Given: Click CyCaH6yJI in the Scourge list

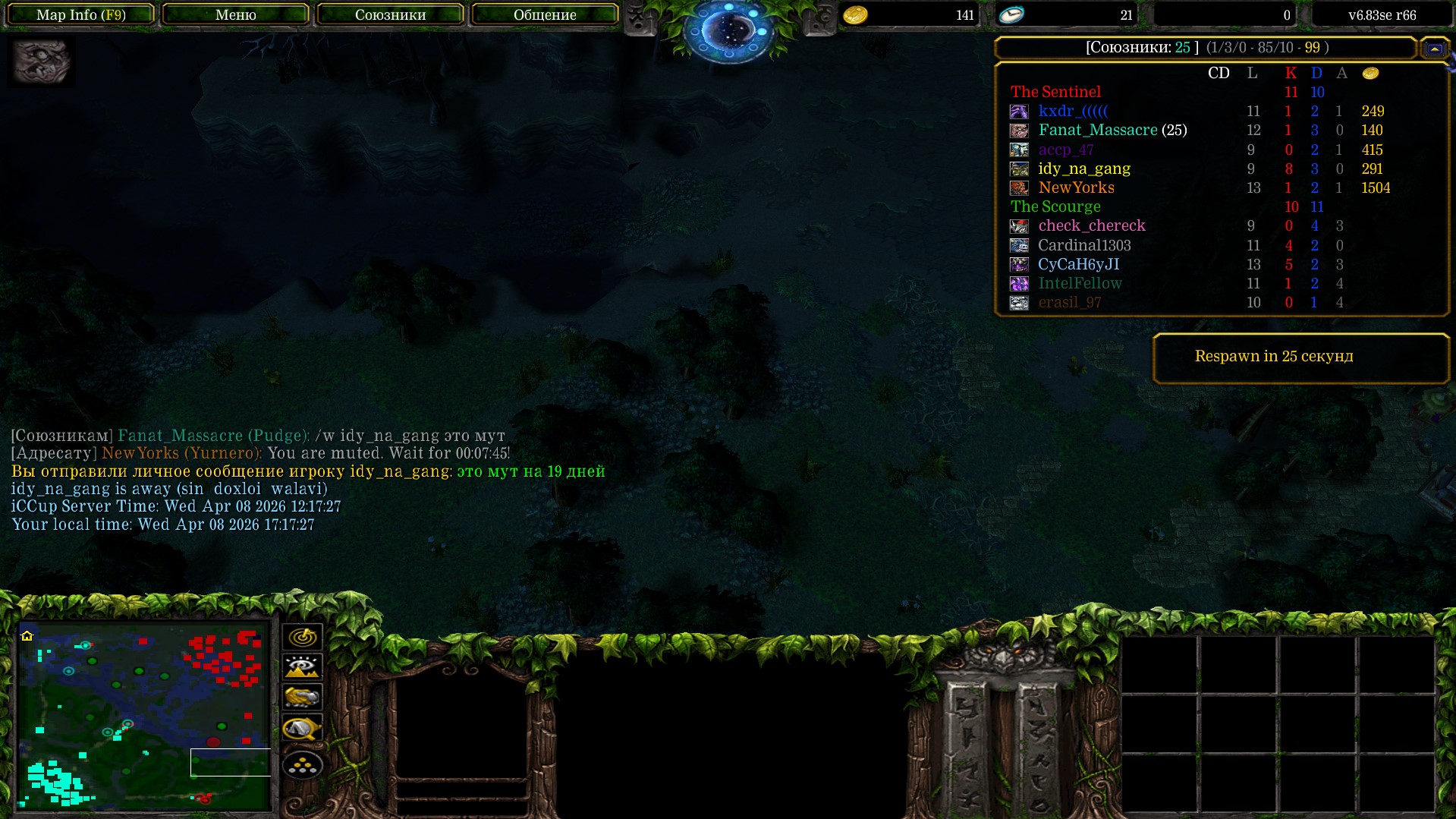Looking at the screenshot, I should [x=1078, y=264].
